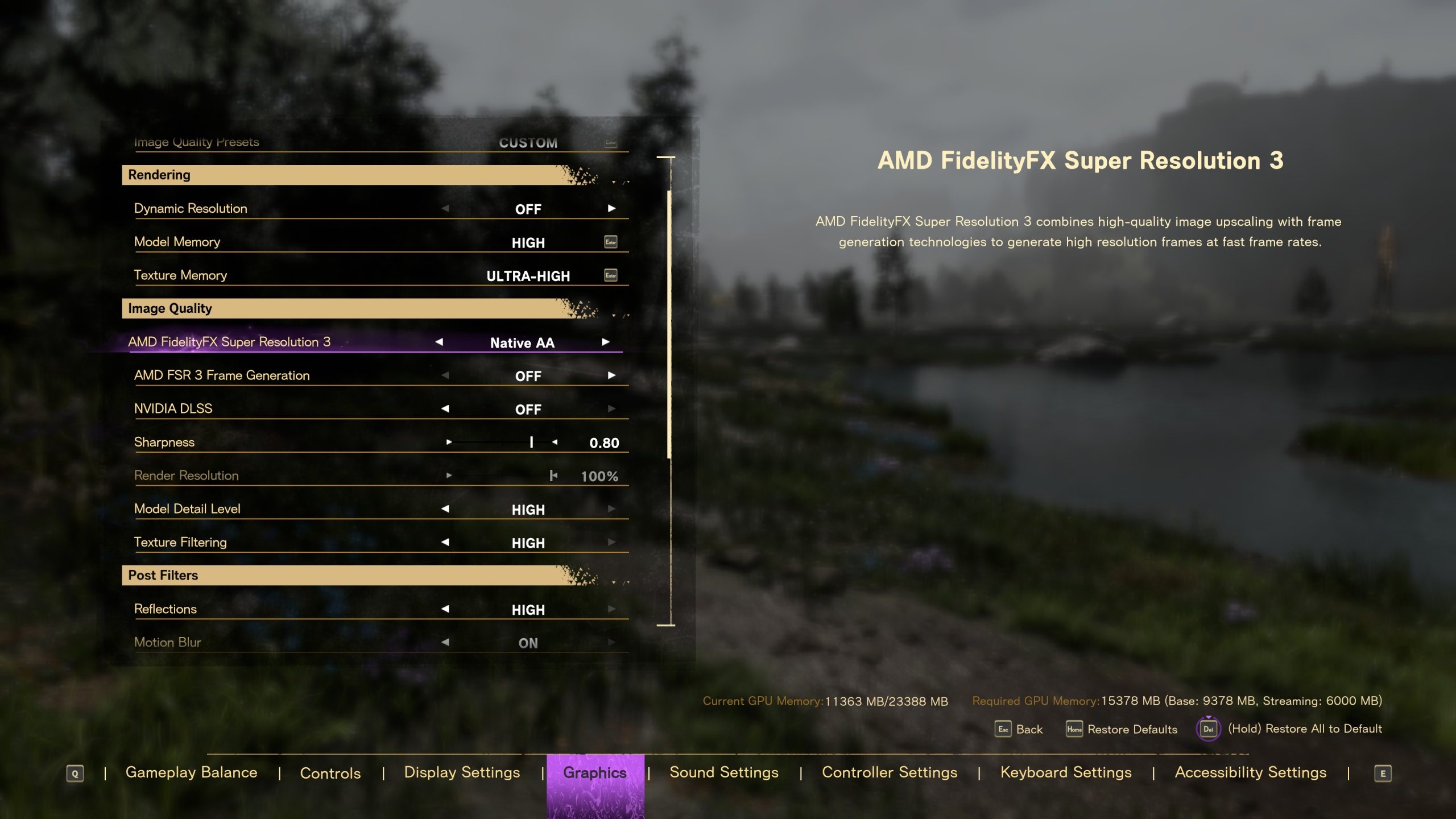Click the Restore Defaults button
The height and width of the screenshot is (819, 1456).
click(1121, 729)
